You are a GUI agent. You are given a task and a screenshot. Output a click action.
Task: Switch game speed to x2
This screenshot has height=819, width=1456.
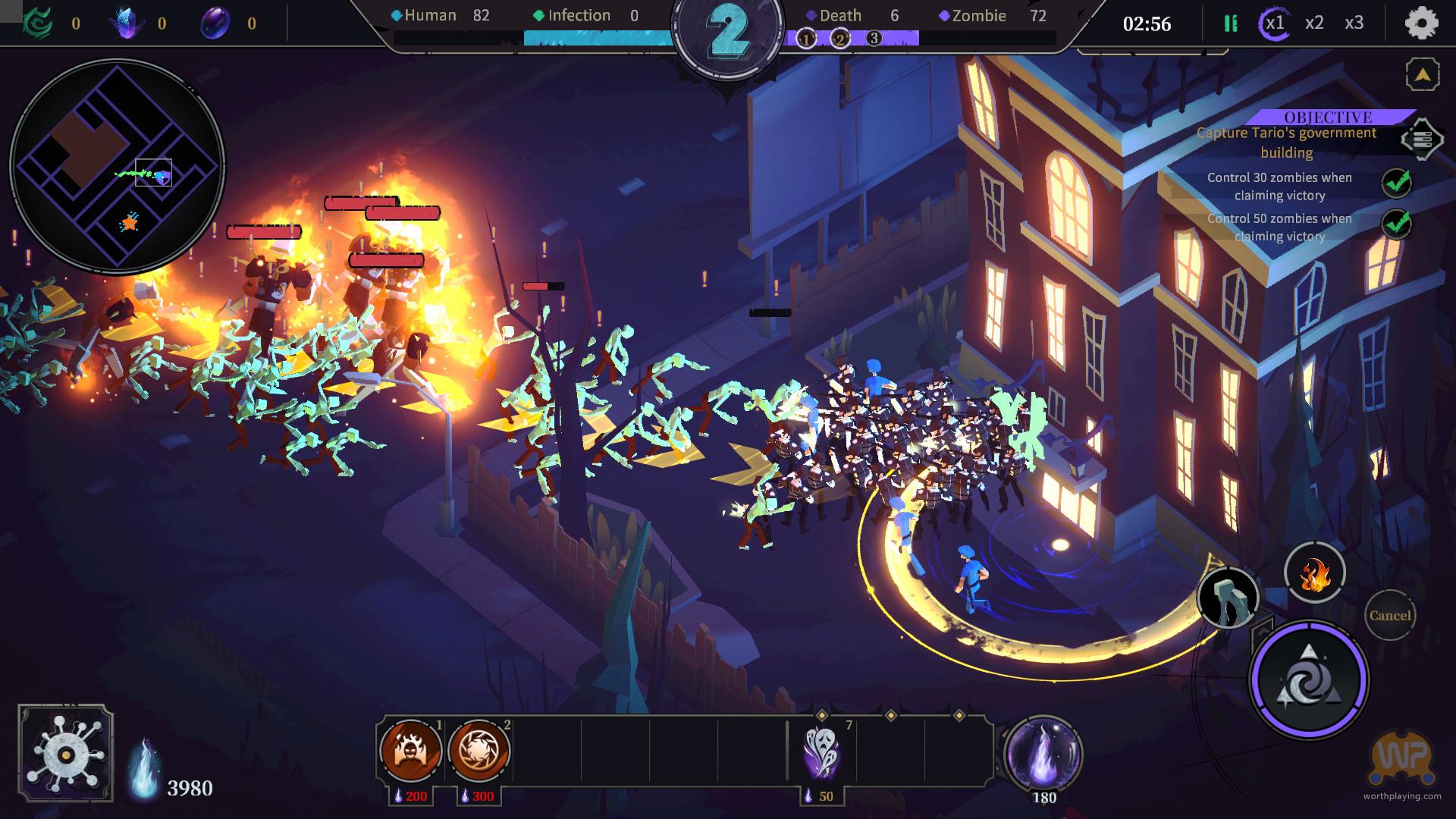tap(1314, 24)
